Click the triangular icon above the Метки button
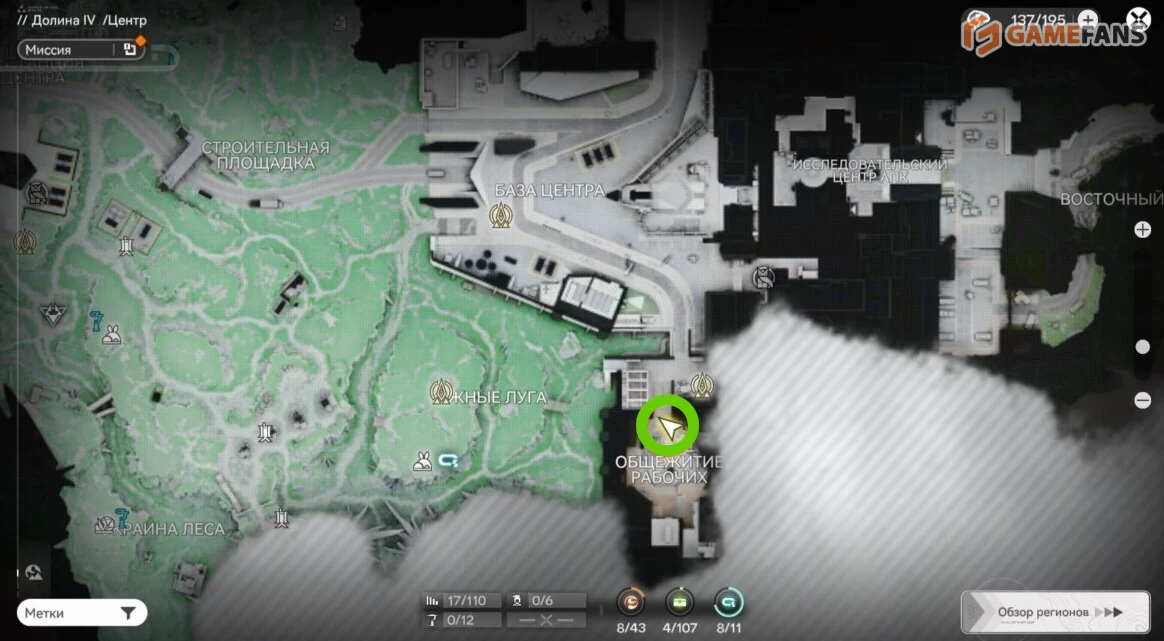Screen dimensions: 1164x641 point(34,572)
